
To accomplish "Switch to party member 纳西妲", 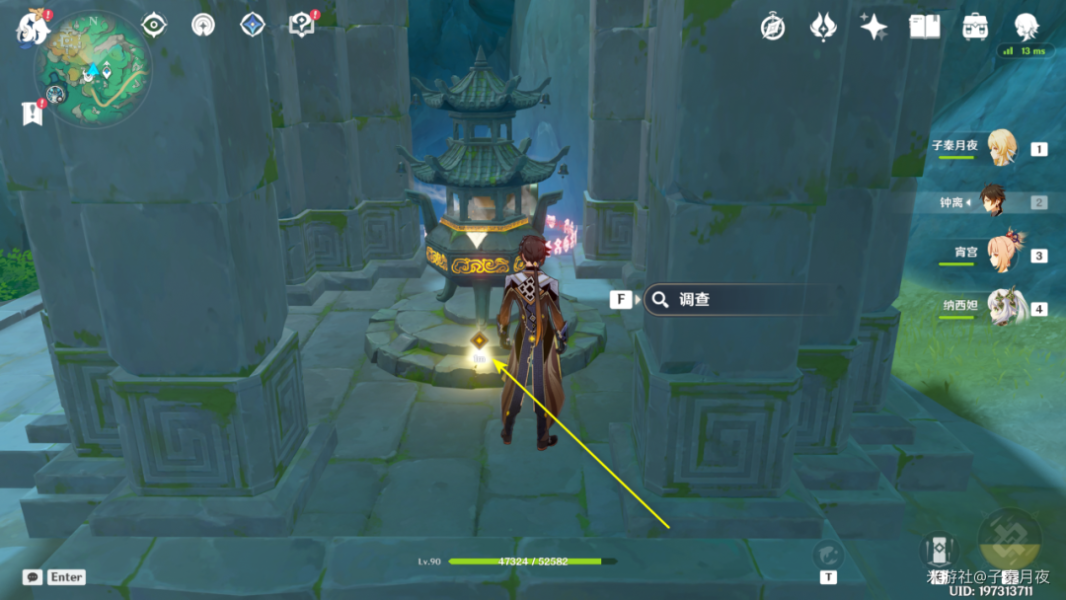I will (x=1001, y=308).
